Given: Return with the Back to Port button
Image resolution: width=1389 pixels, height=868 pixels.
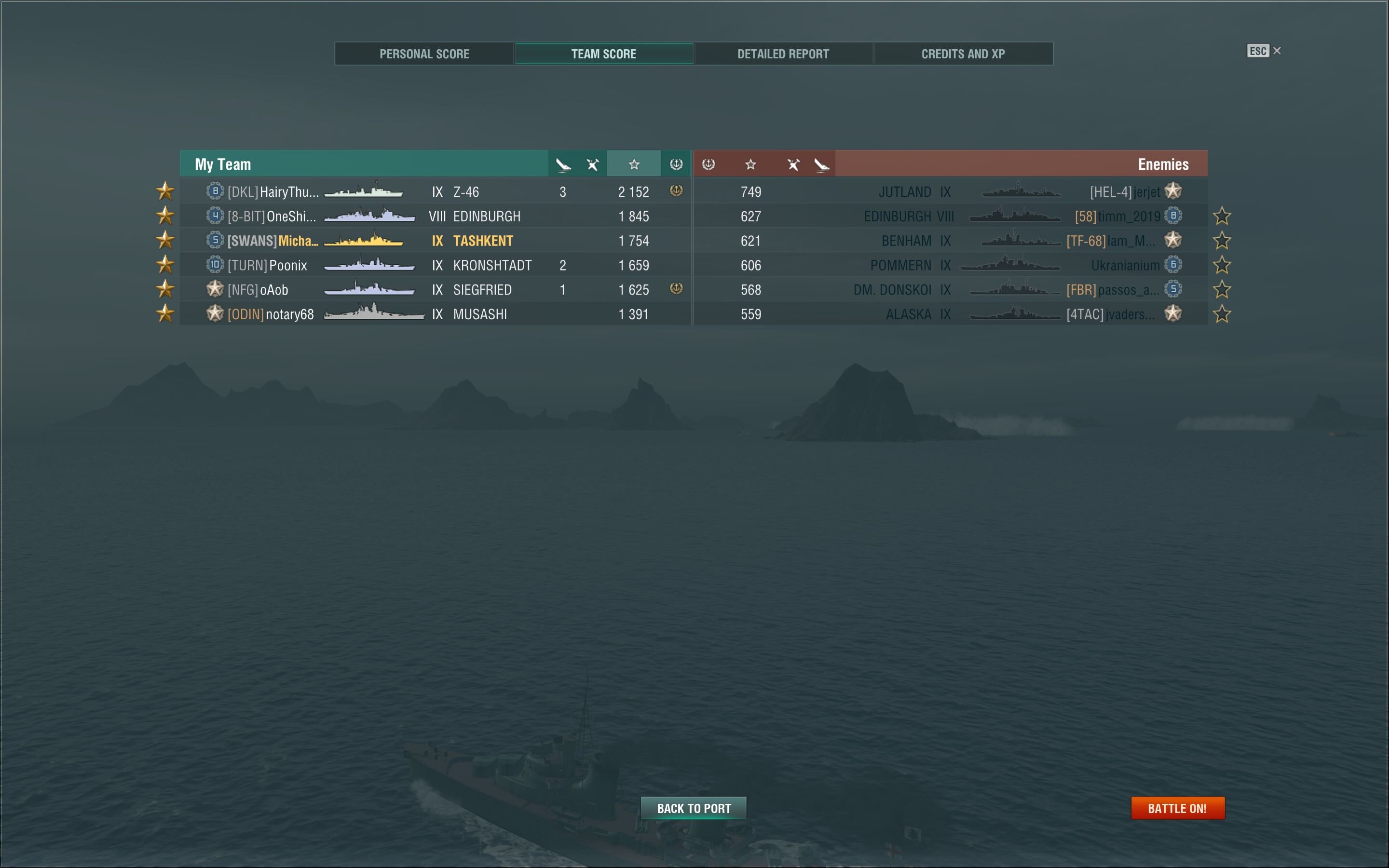Looking at the screenshot, I should [694, 808].
